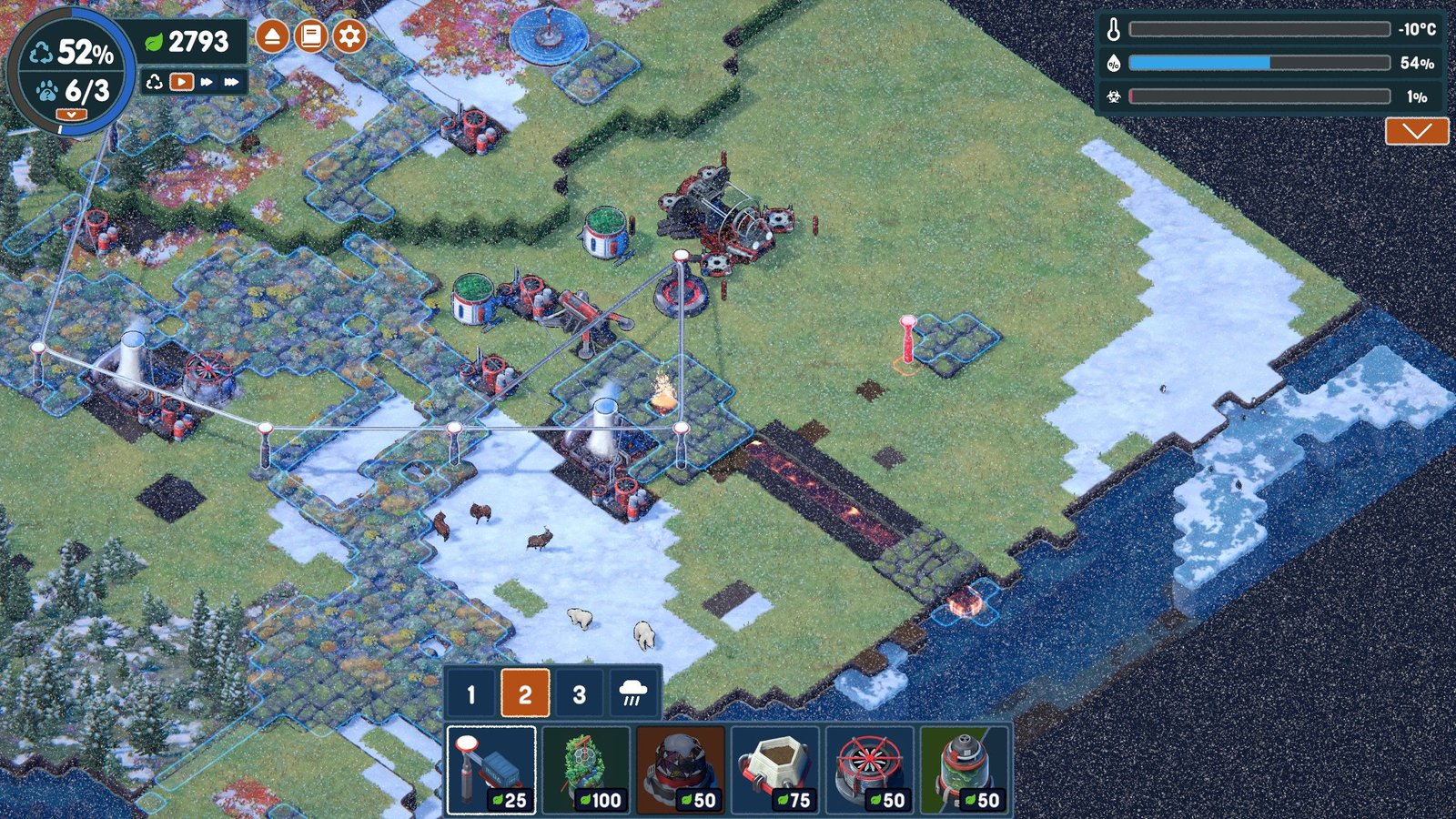Open the settings gear menu

click(x=349, y=36)
